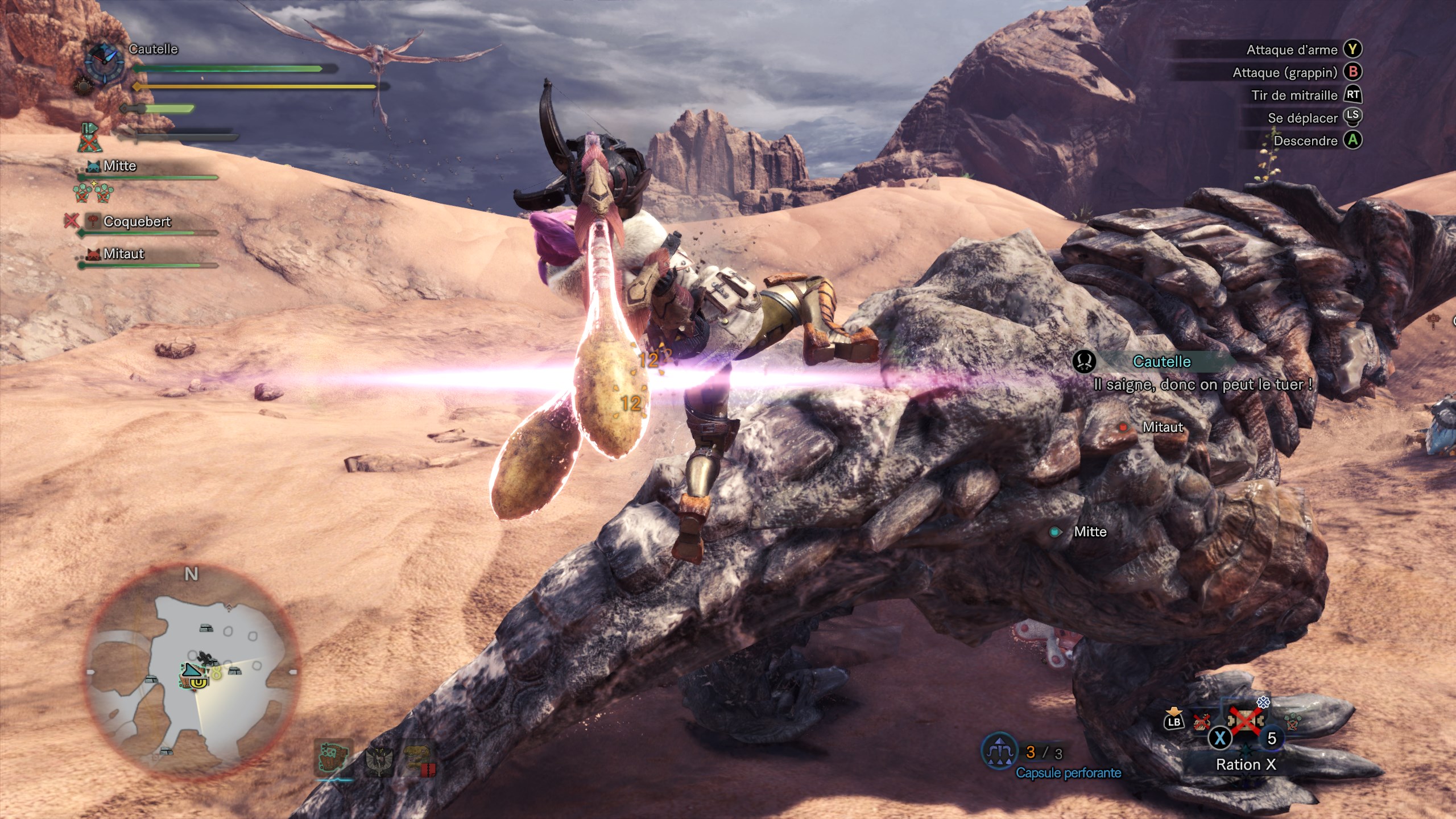Click the crossed-out green paw item icon
This screenshot has width=1456, height=819.
coord(1293,722)
